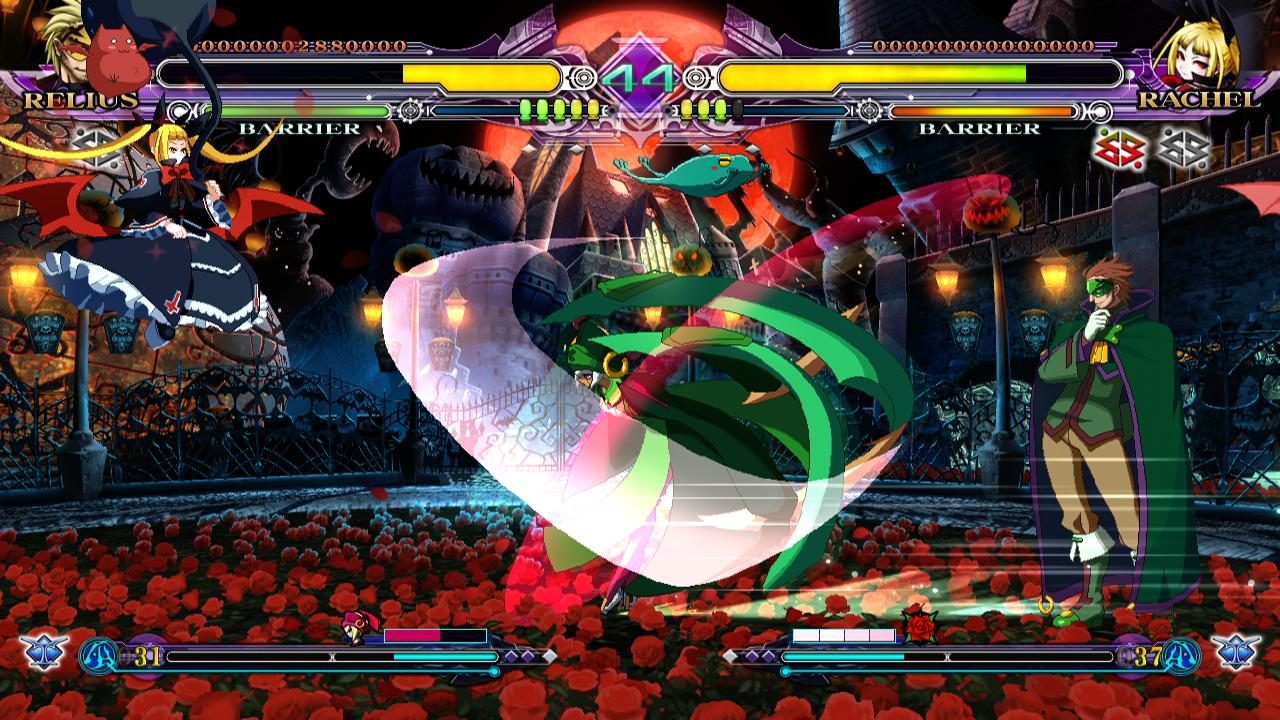Viewport: 1280px width, 720px height.
Task: Click the rose icon above the right heat gauge
Action: (920, 620)
